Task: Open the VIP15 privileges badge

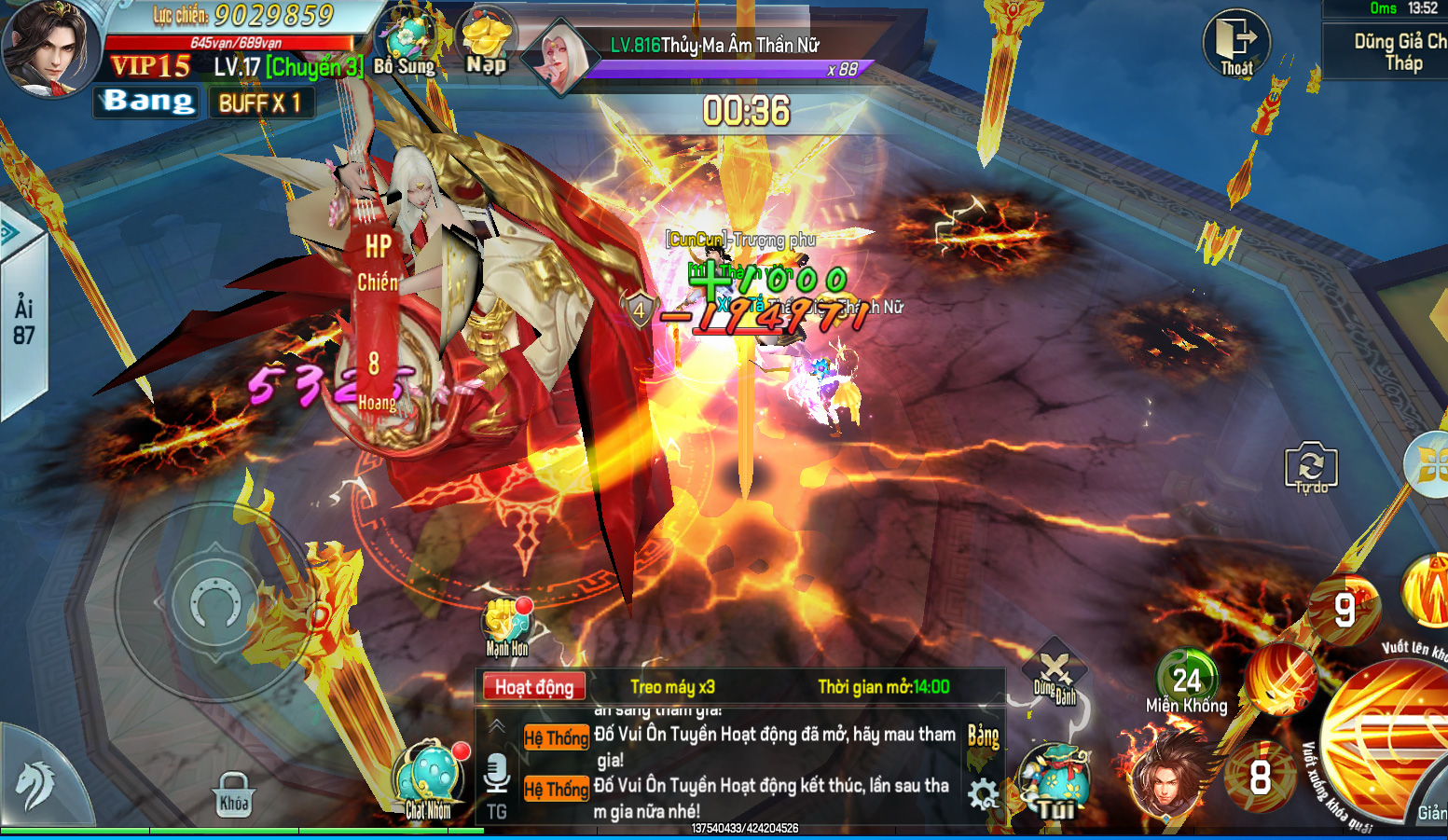Action: [x=150, y=66]
